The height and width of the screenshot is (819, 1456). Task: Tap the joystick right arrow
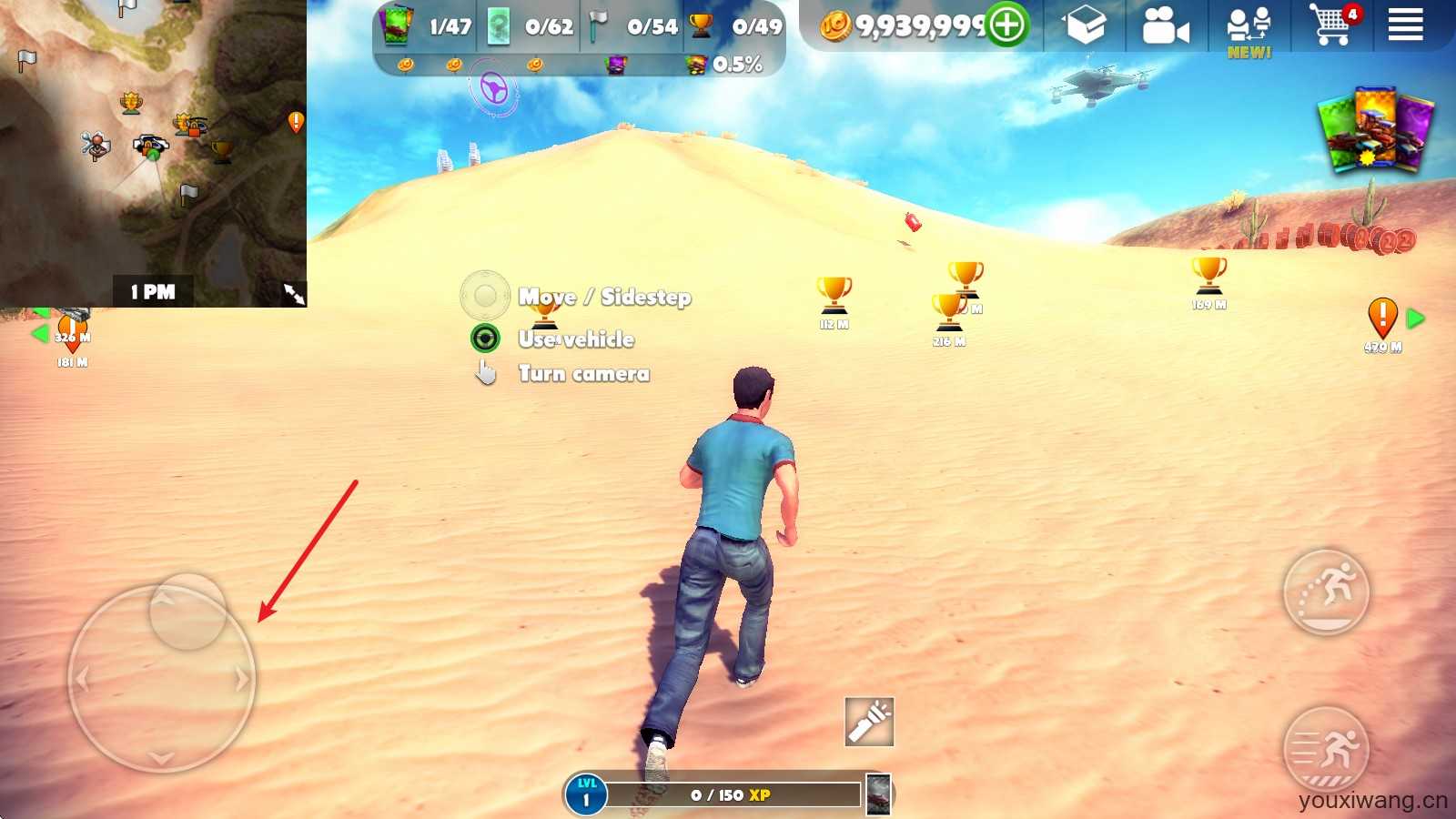pyautogui.click(x=241, y=680)
